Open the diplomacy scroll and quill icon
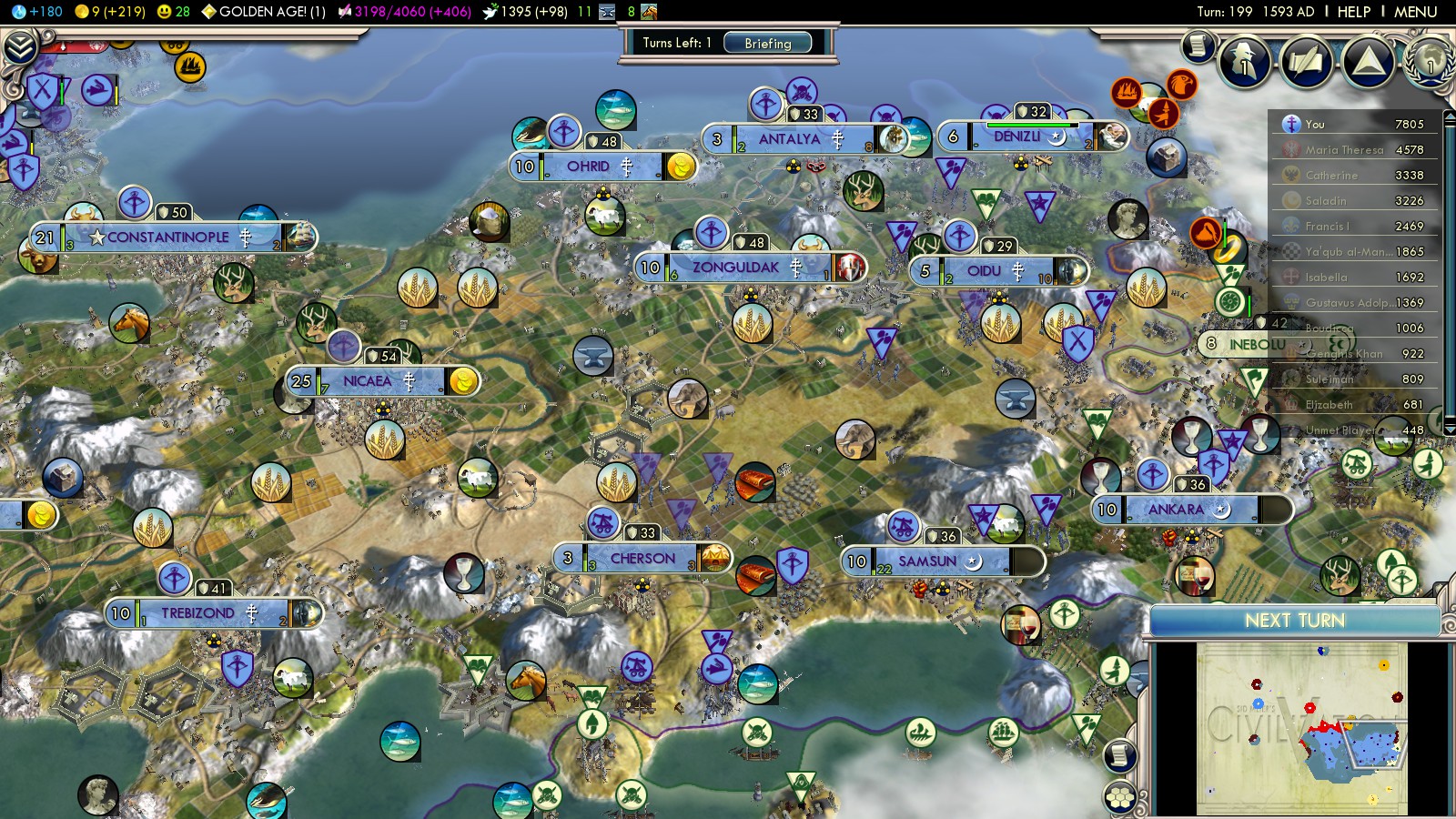 point(1306,62)
